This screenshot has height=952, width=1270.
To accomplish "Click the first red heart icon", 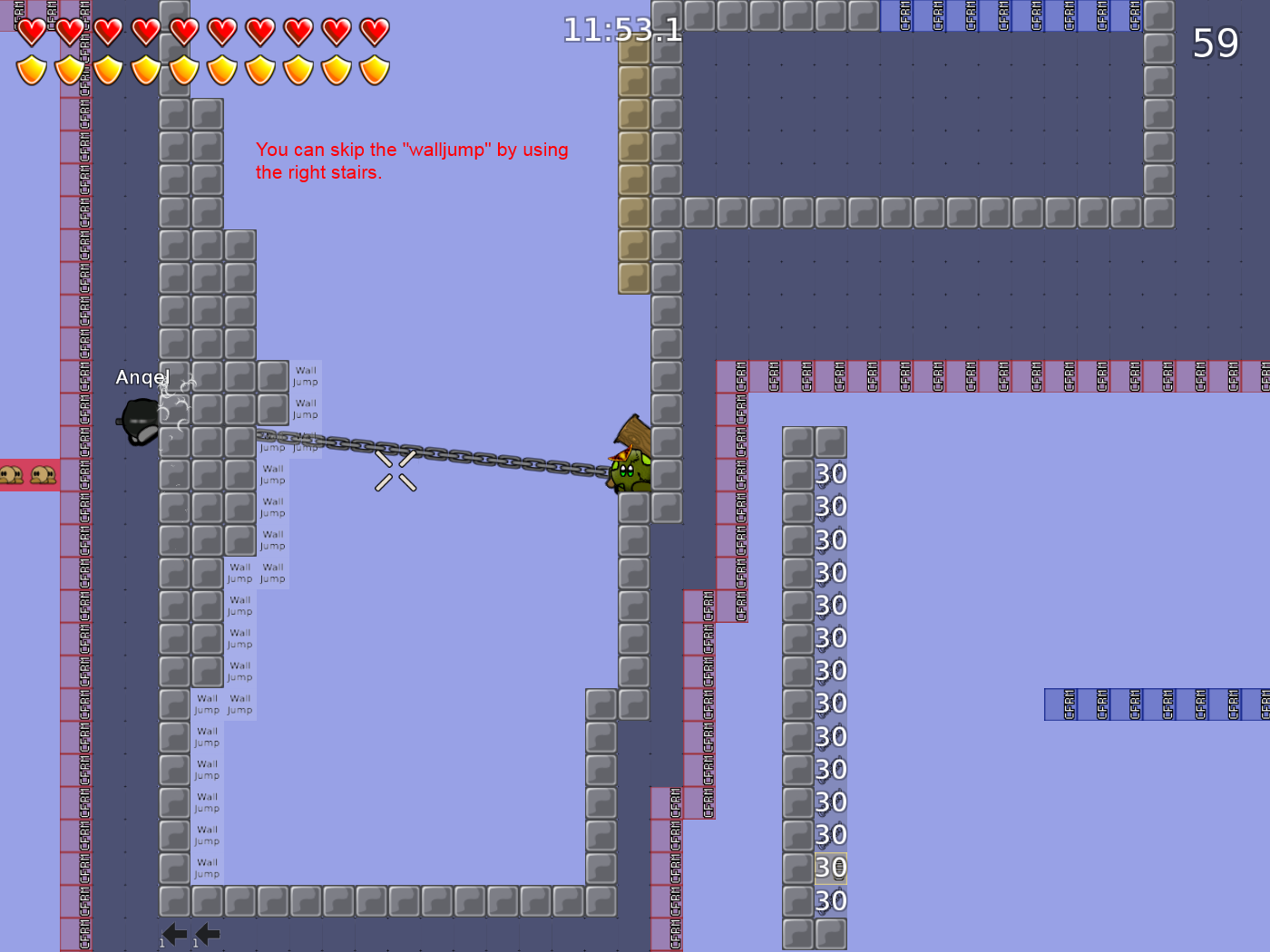I will click(31, 30).
